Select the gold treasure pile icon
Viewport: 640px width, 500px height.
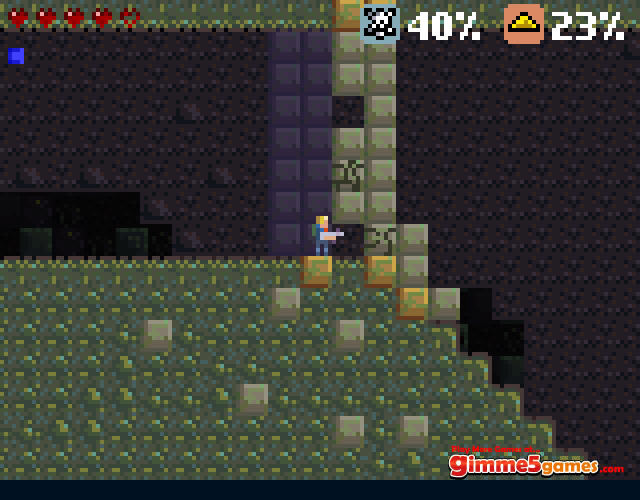point(523,24)
